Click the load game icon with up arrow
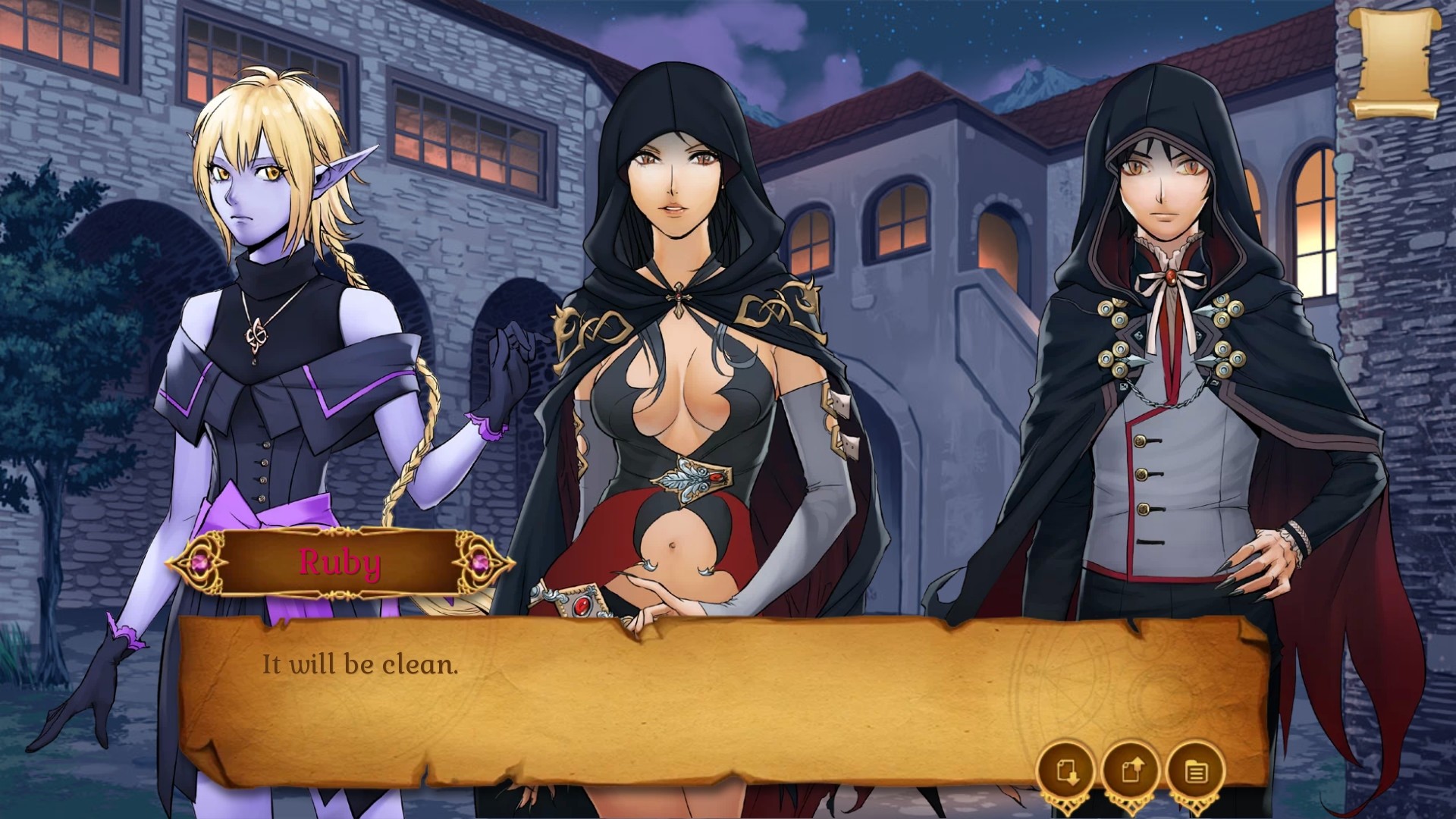The width and height of the screenshot is (1456, 819). pyautogui.click(x=1131, y=772)
